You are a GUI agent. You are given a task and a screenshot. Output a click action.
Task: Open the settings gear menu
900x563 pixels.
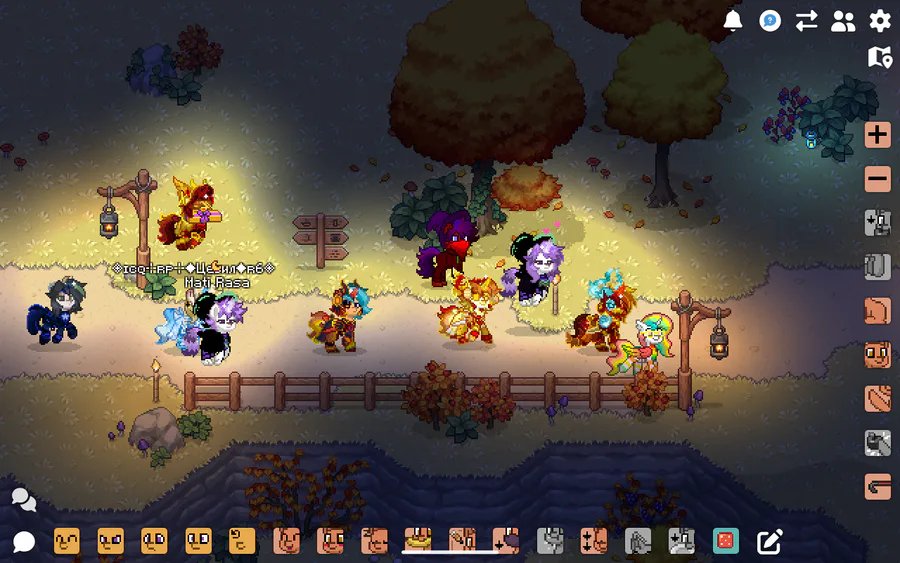880,21
